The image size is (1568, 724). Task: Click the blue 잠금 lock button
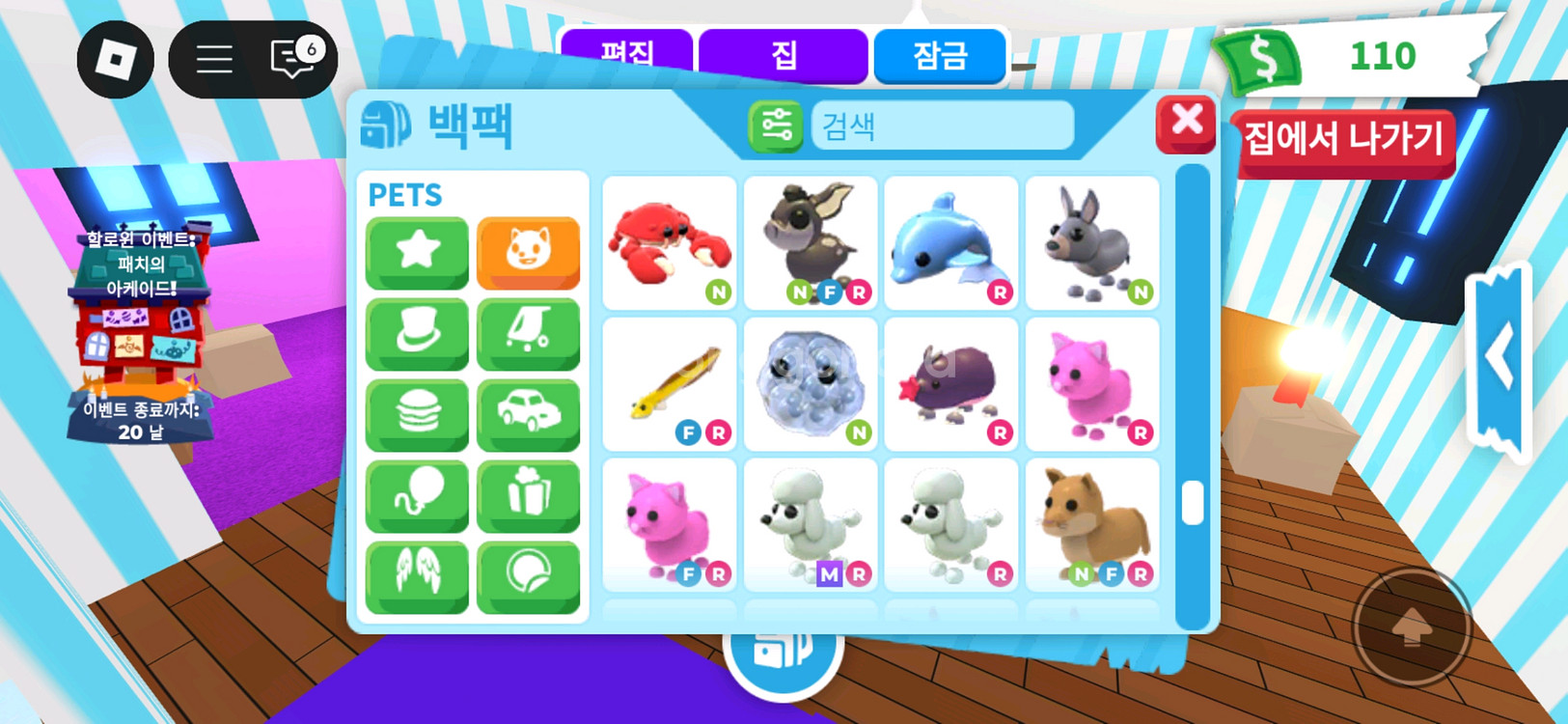[940, 56]
